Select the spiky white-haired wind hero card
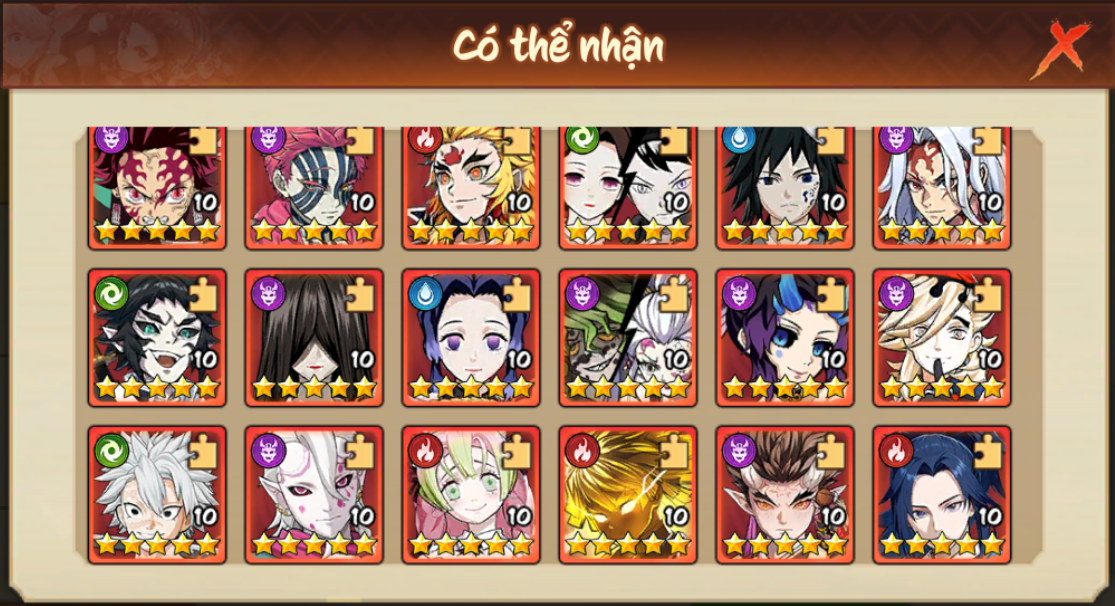1115x606 pixels. pyautogui.click(x=157, y=495)
